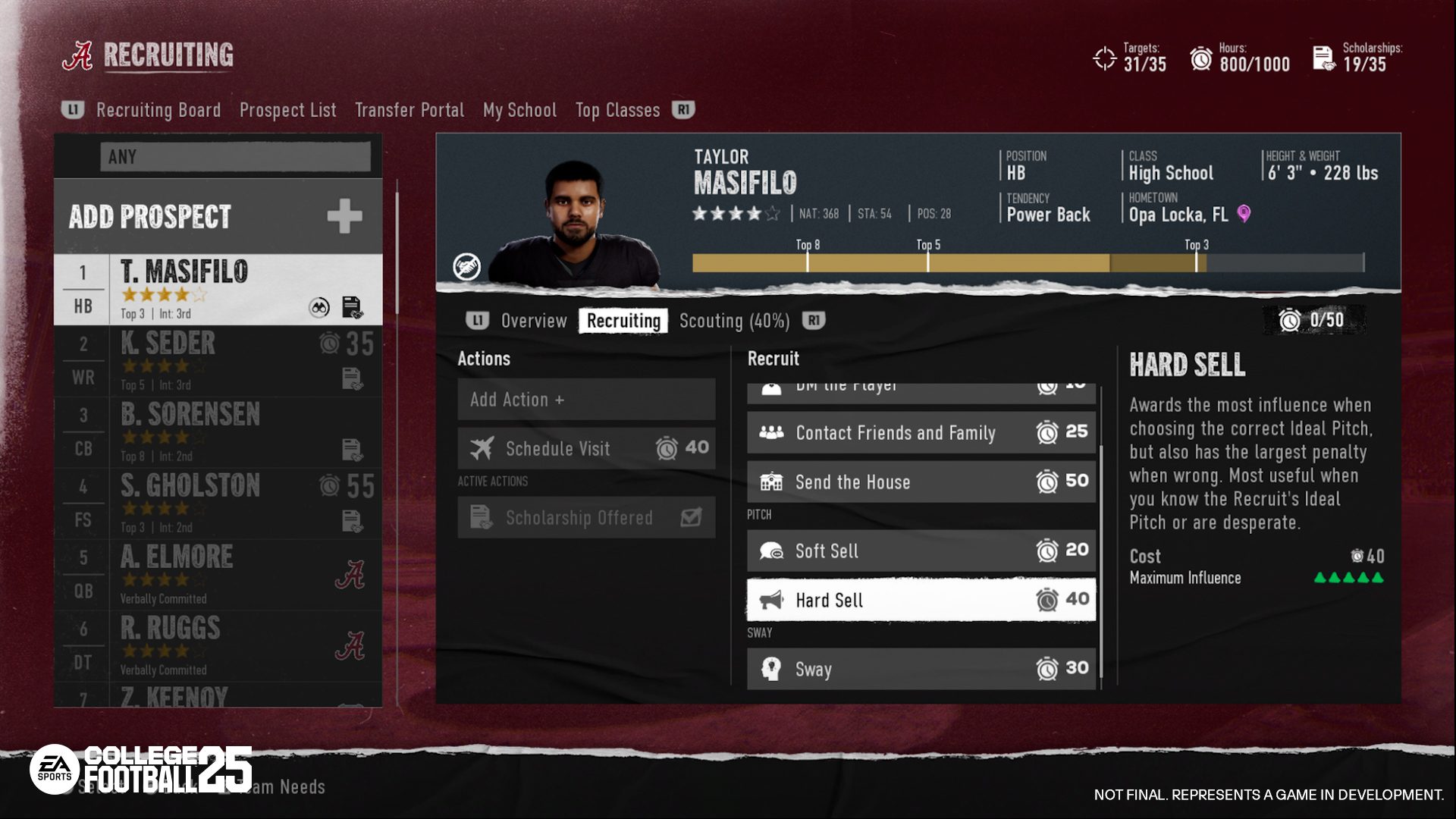Select cornerback B. Sorensen's row
Image resolution: width=1456 pixels, height=819 pixels.
(218, 432)
